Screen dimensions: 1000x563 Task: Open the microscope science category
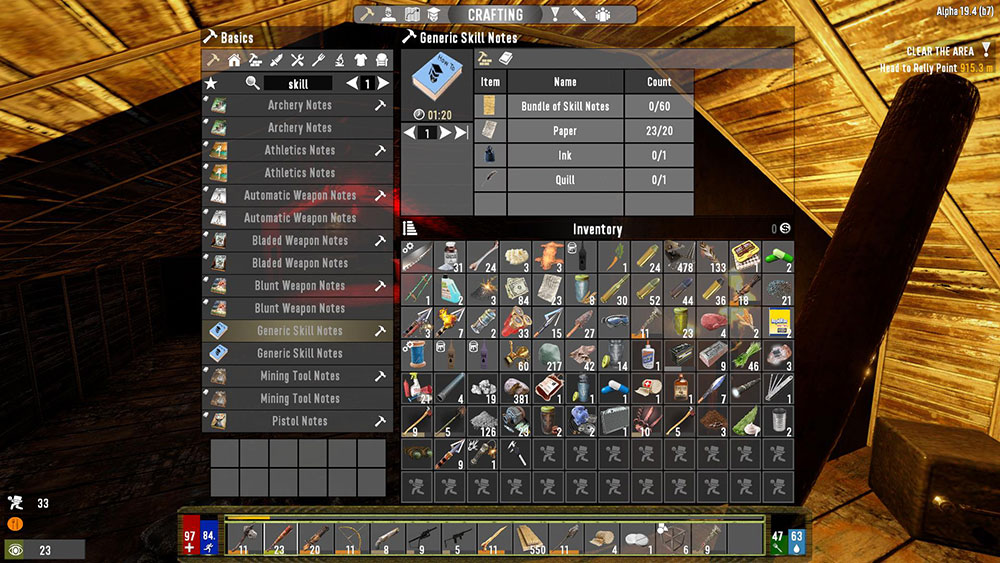340,61
